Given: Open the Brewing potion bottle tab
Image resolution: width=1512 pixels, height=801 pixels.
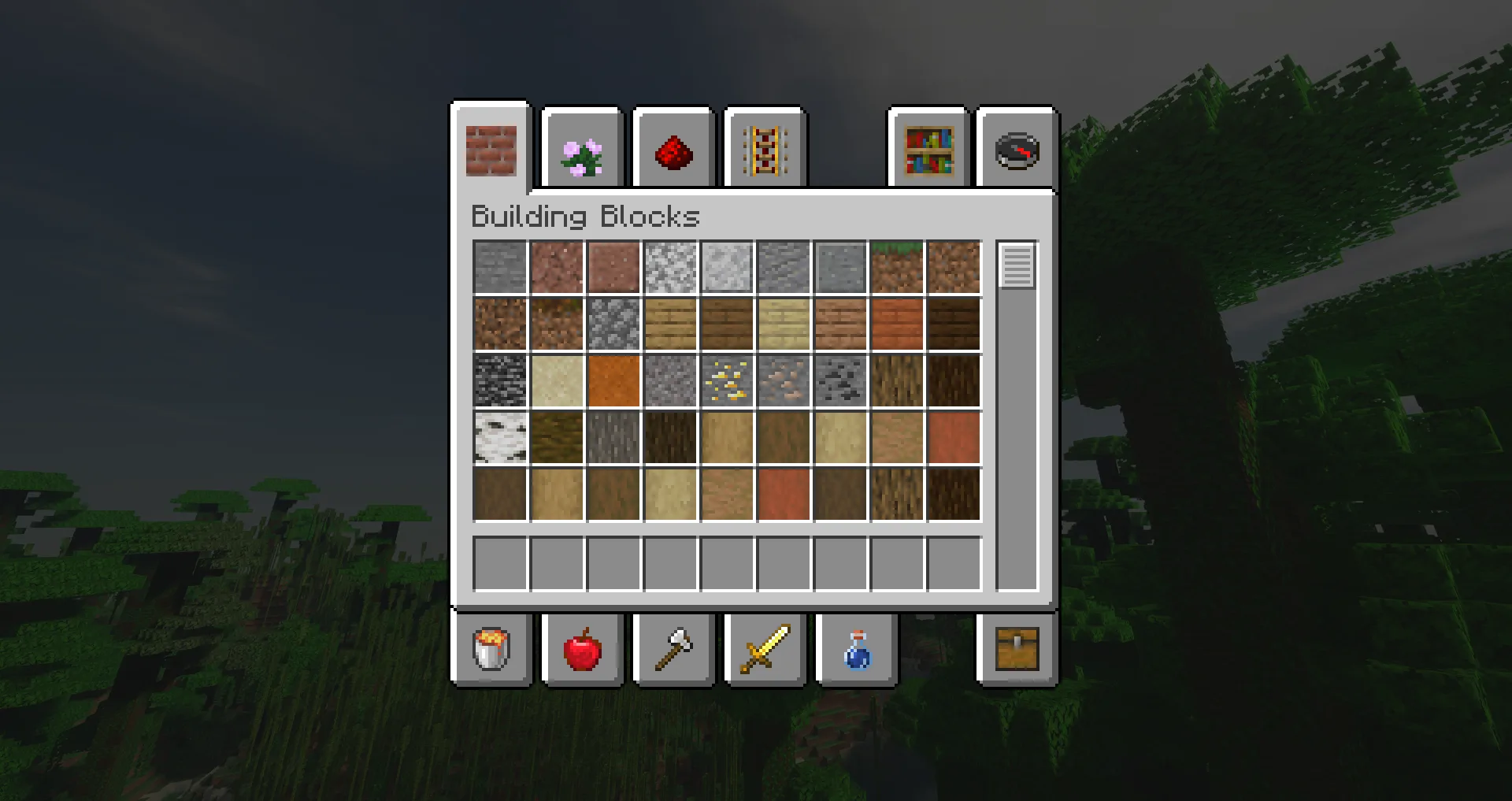Looking at the screenshot, I should 856,649.
